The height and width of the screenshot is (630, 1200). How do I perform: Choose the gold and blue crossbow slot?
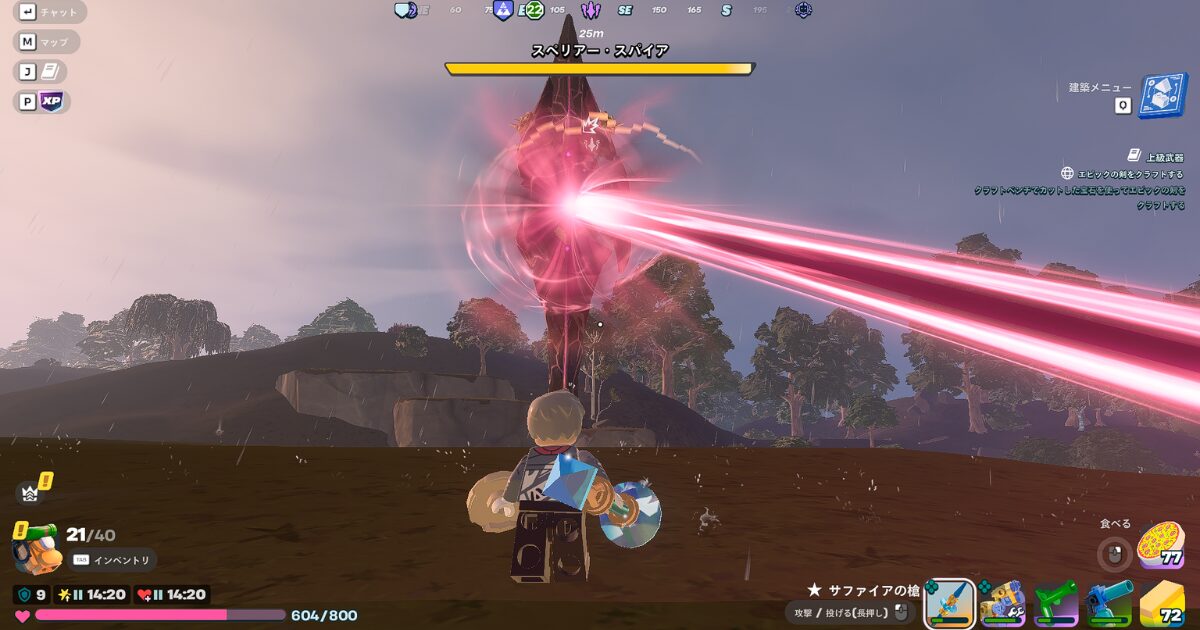coord(1003,604)
